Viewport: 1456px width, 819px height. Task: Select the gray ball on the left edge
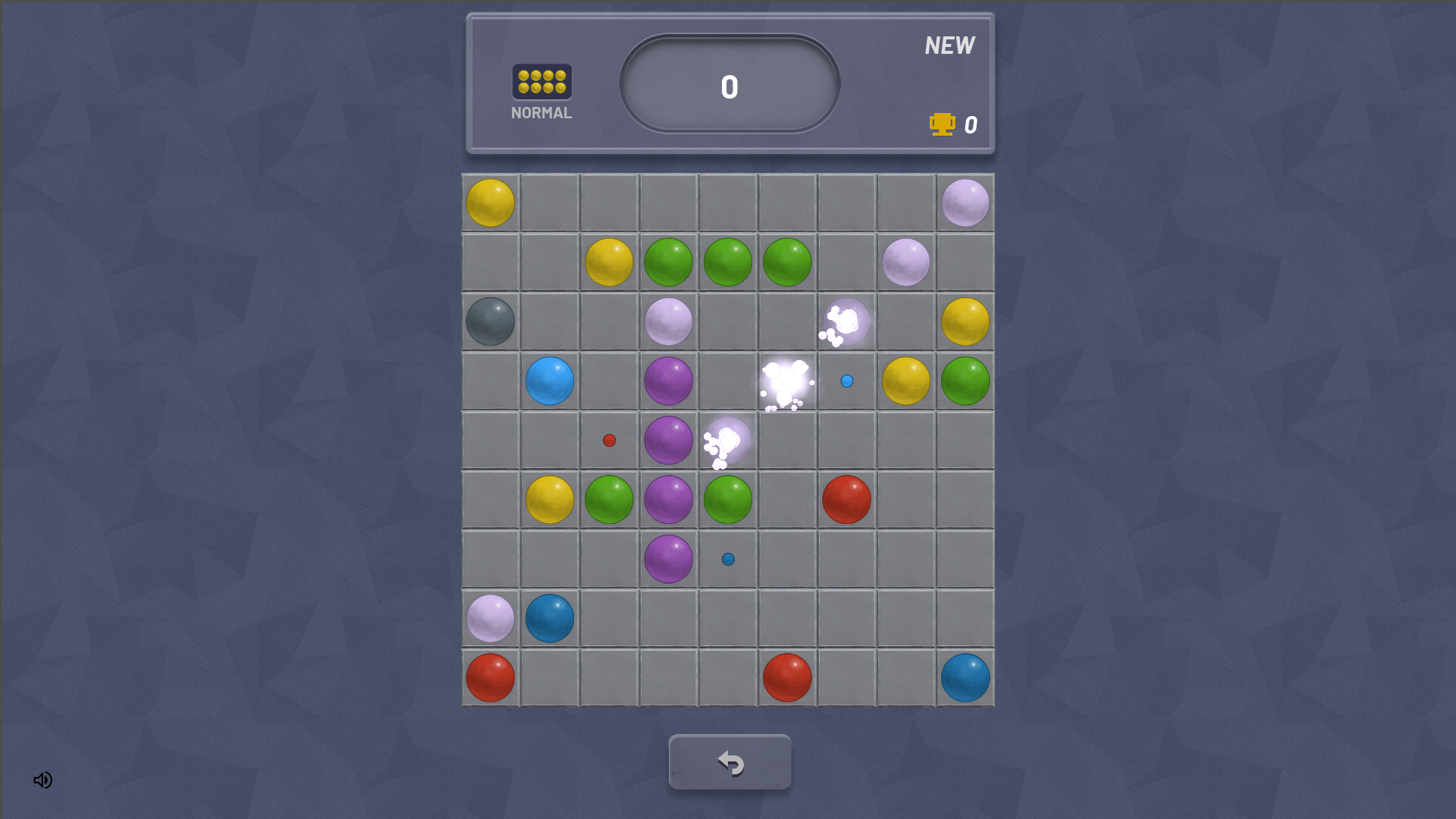click(489, 322)
